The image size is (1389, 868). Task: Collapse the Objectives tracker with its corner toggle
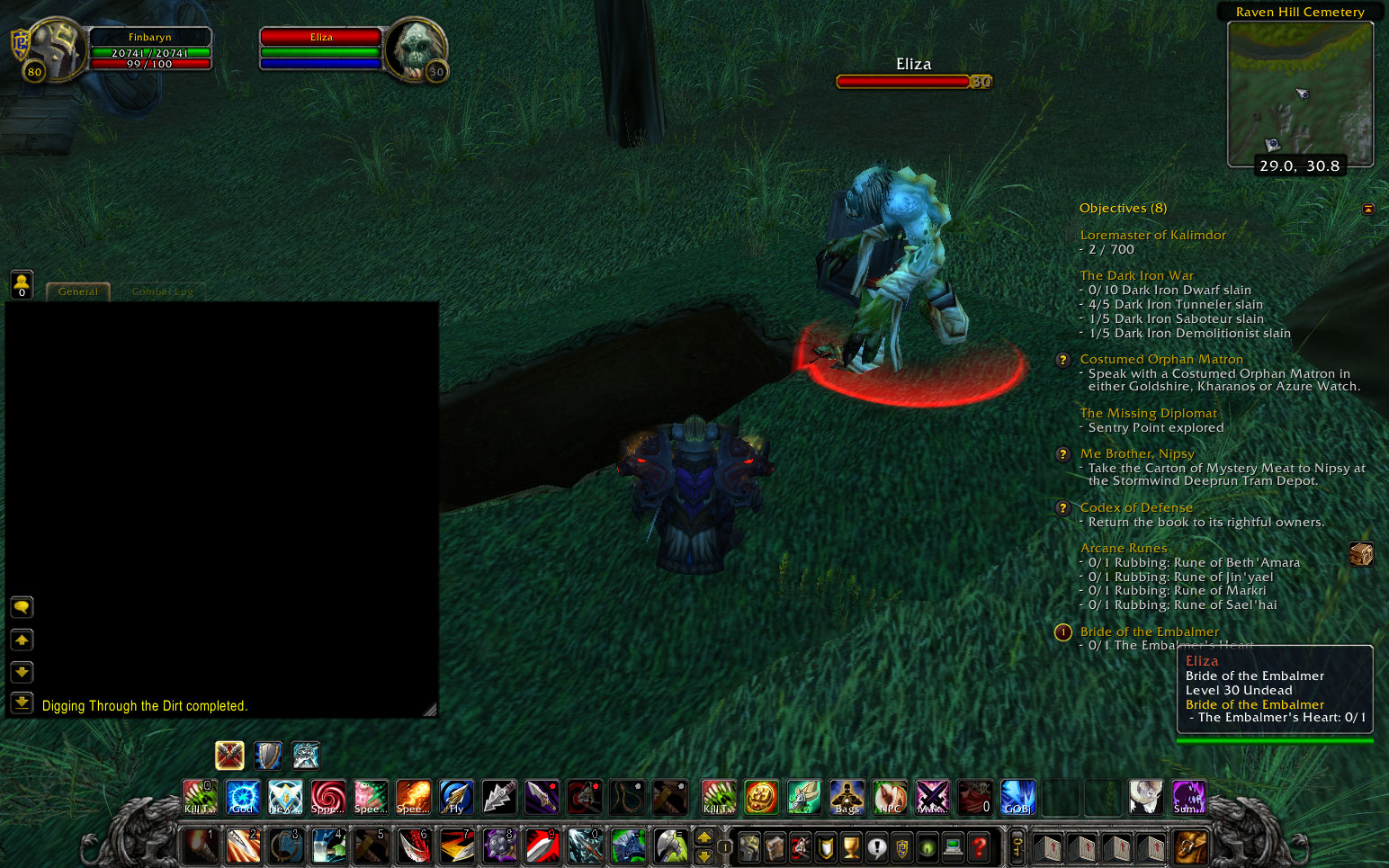click(1368, 208)
